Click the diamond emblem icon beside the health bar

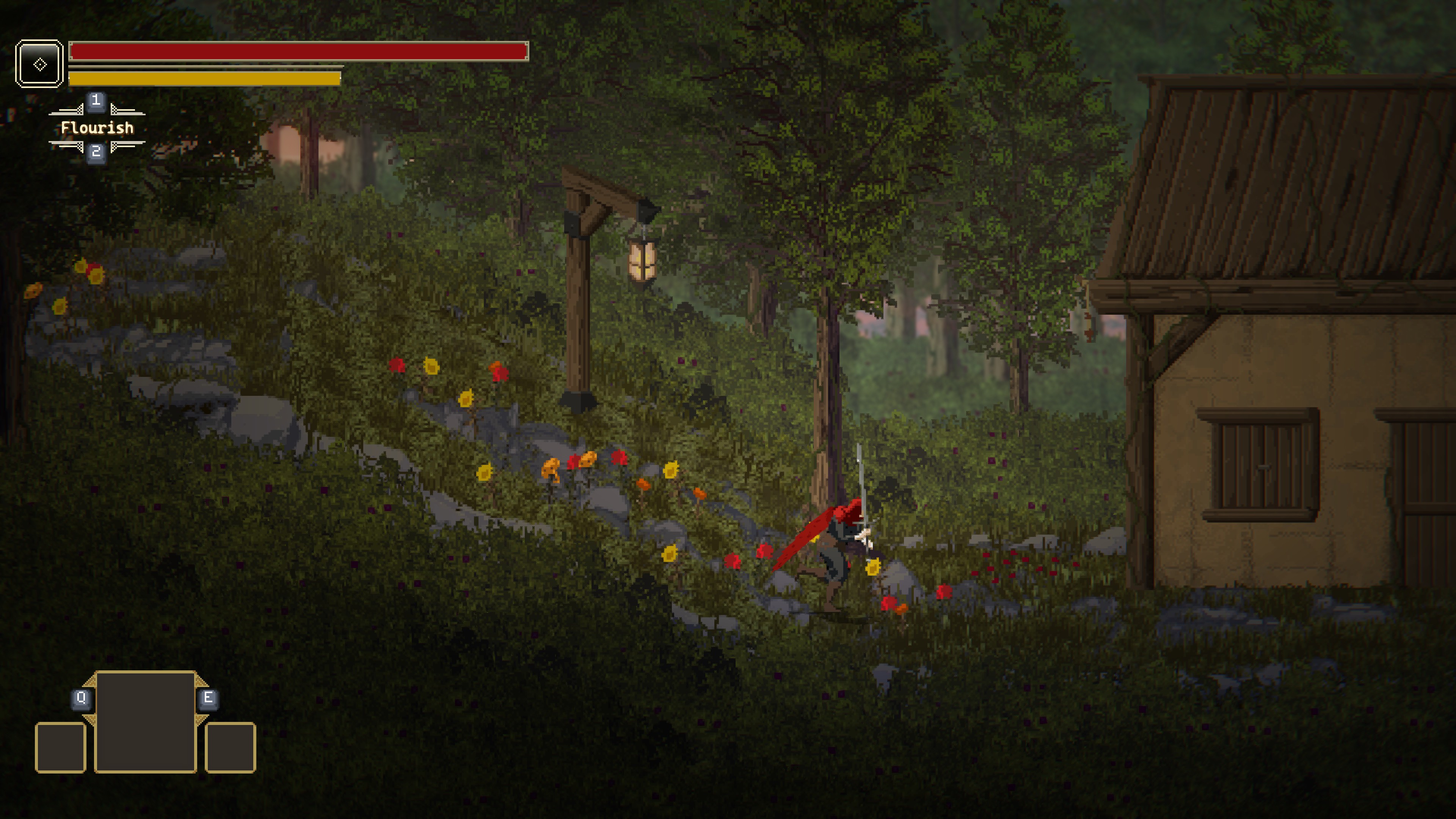tap(39, 64)
